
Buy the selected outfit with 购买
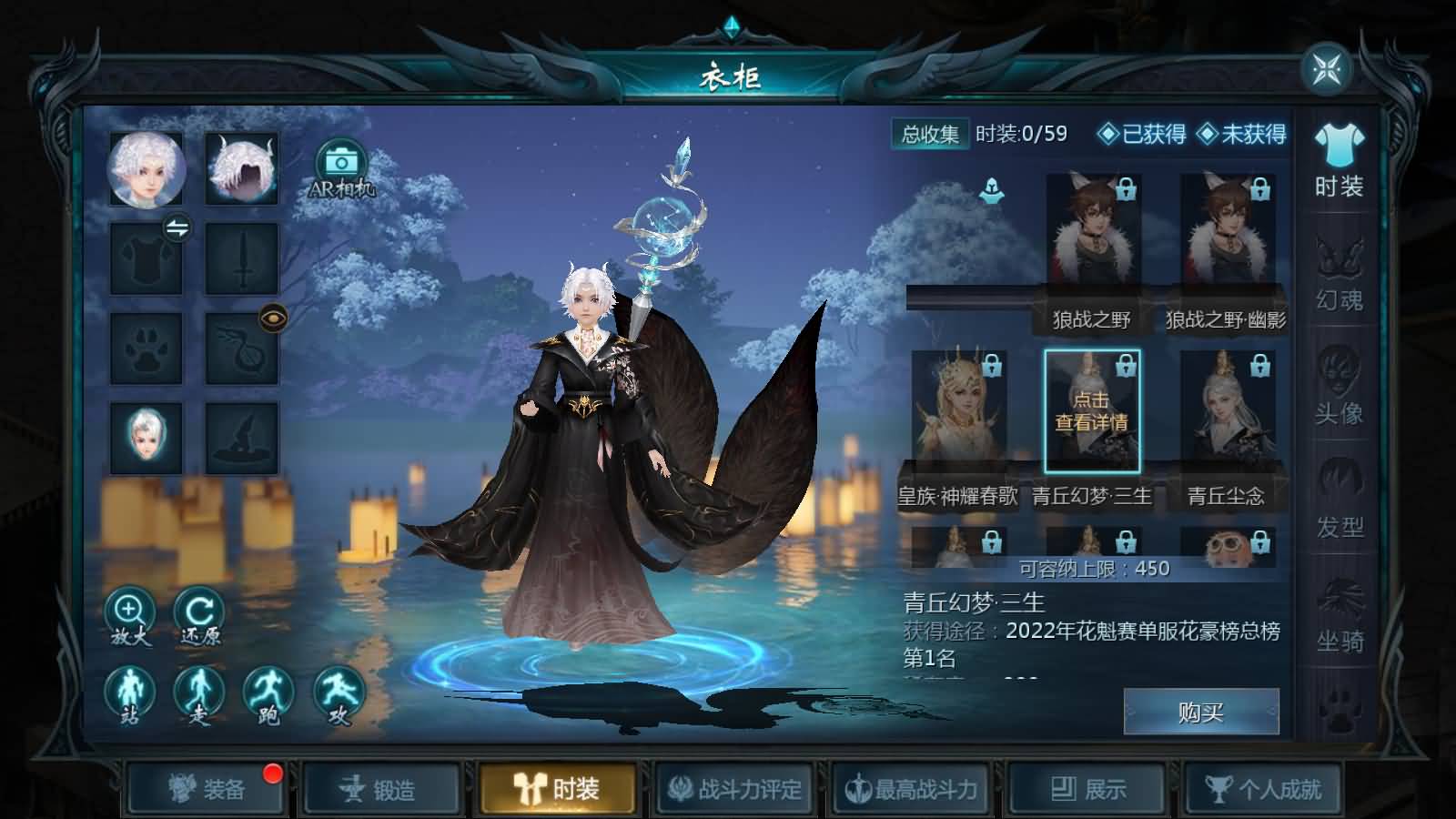pos(1201,712)
